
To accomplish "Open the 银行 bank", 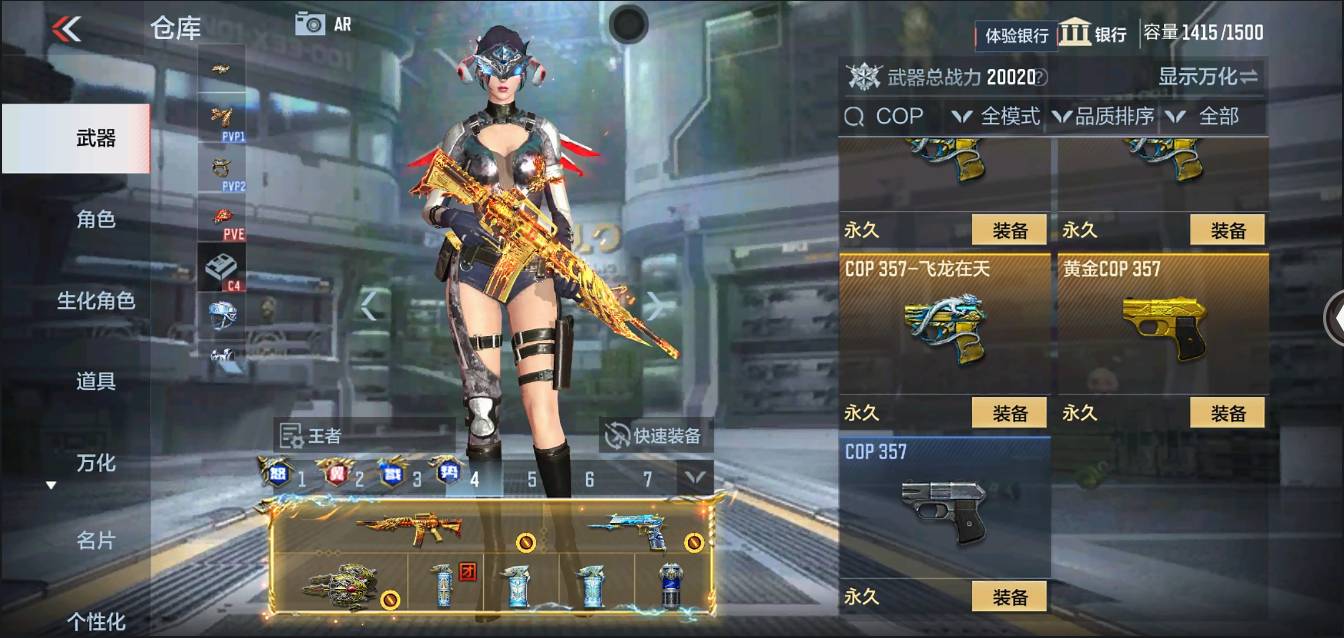I will 1093,33.
